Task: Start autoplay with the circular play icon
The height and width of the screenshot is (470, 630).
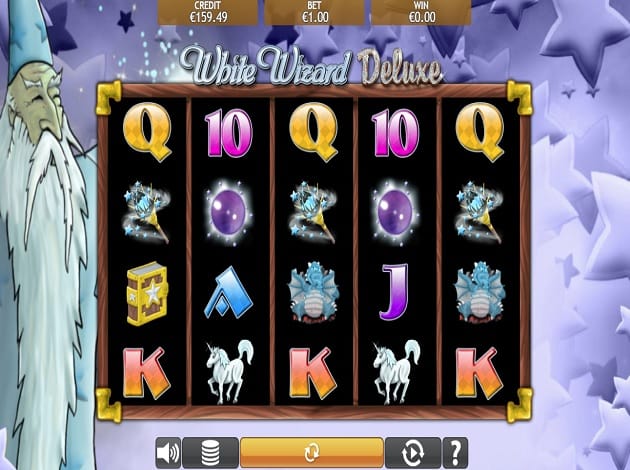Action: (411, 452)
